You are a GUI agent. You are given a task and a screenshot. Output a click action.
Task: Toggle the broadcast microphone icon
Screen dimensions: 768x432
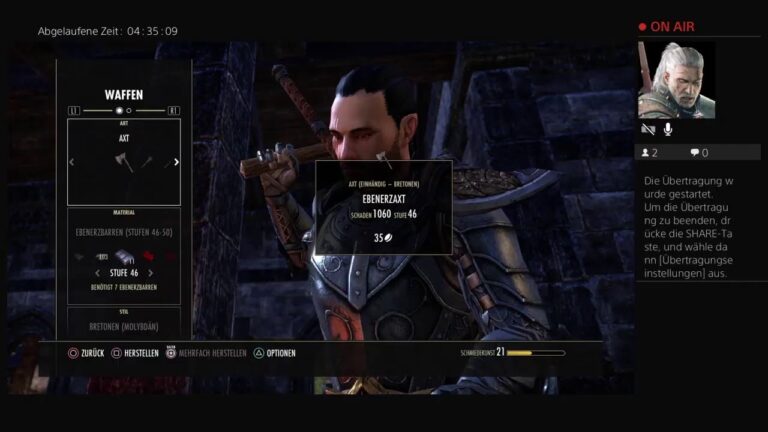pyautogui.click(x=667, y=129)
